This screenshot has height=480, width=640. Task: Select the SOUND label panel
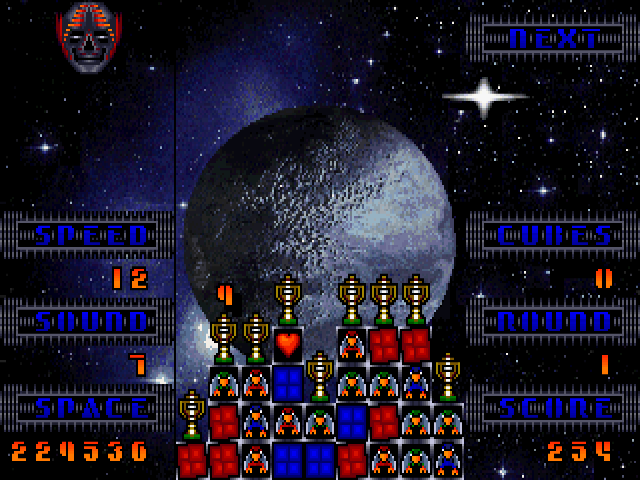92,322
